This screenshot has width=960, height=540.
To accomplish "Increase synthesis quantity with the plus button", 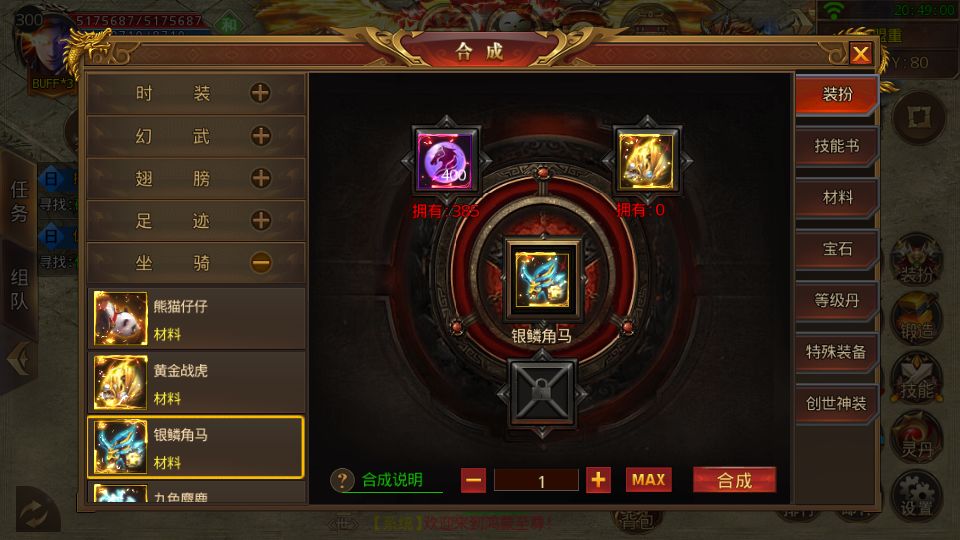I will (x=598, y=480).
